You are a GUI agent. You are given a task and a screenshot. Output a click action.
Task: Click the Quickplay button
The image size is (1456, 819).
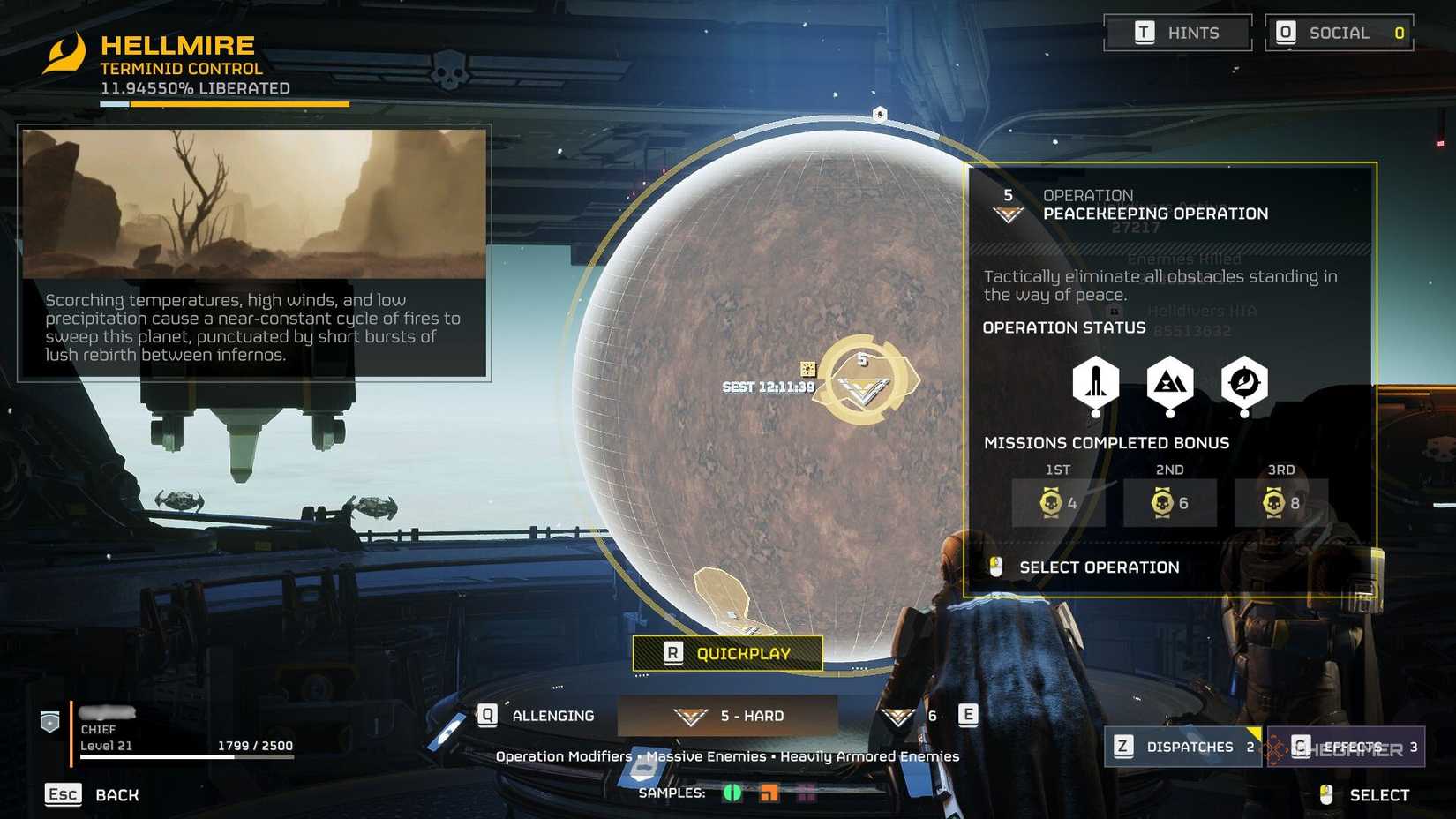click(726, 653)
